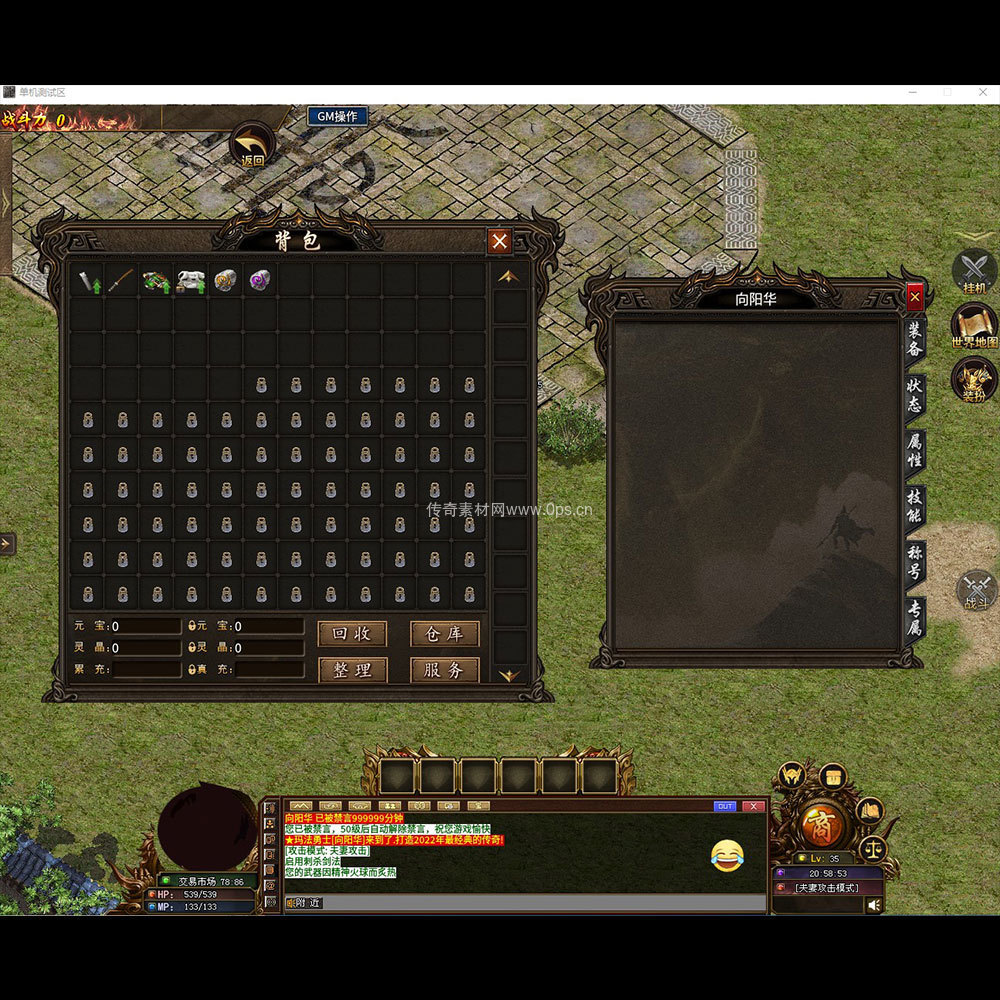Viewport: 1000px width, 1000px height.
Task: Open the 服务 service menu
Action: (444, 670)
